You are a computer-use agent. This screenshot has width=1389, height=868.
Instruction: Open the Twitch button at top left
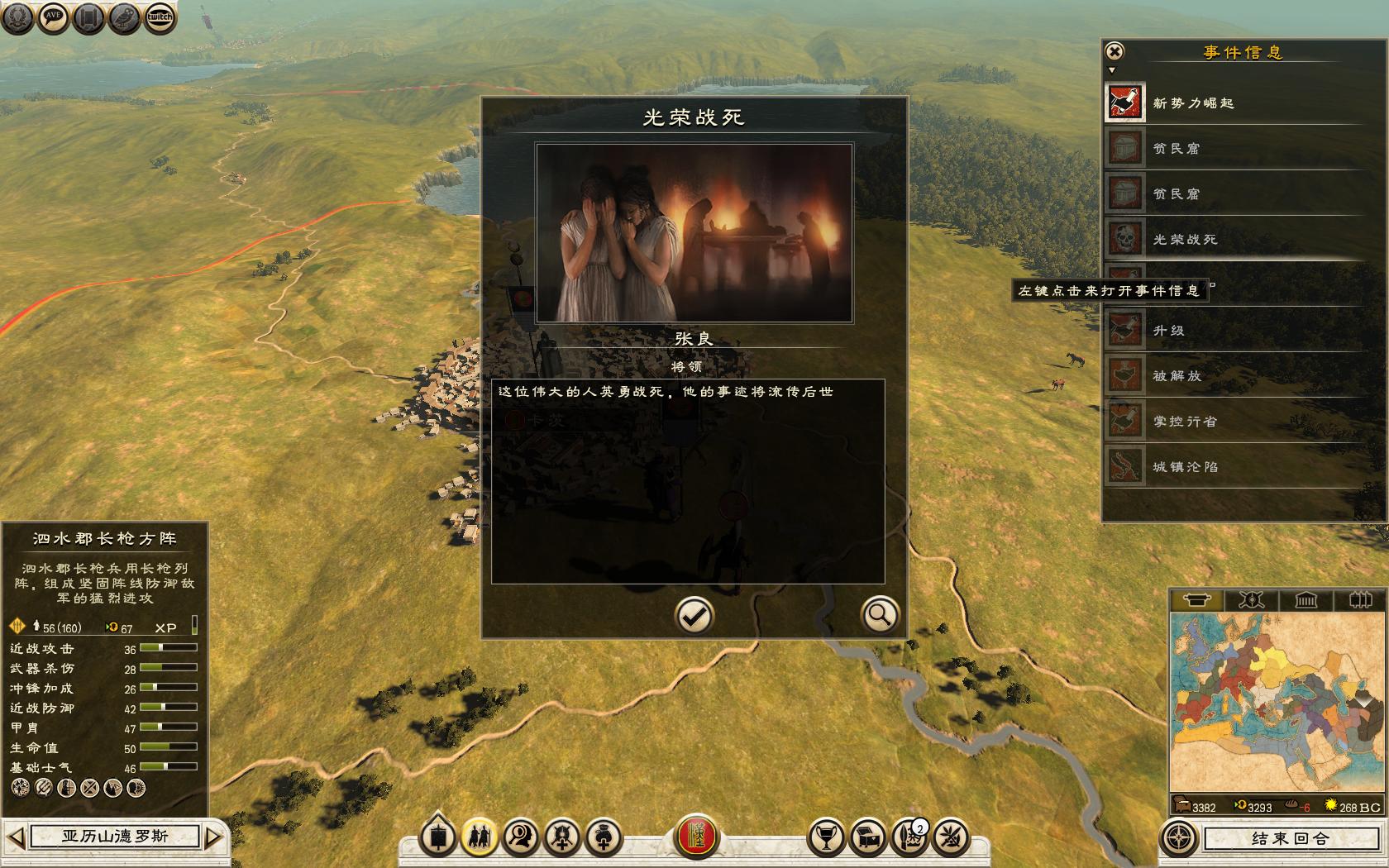click(160, 17)
